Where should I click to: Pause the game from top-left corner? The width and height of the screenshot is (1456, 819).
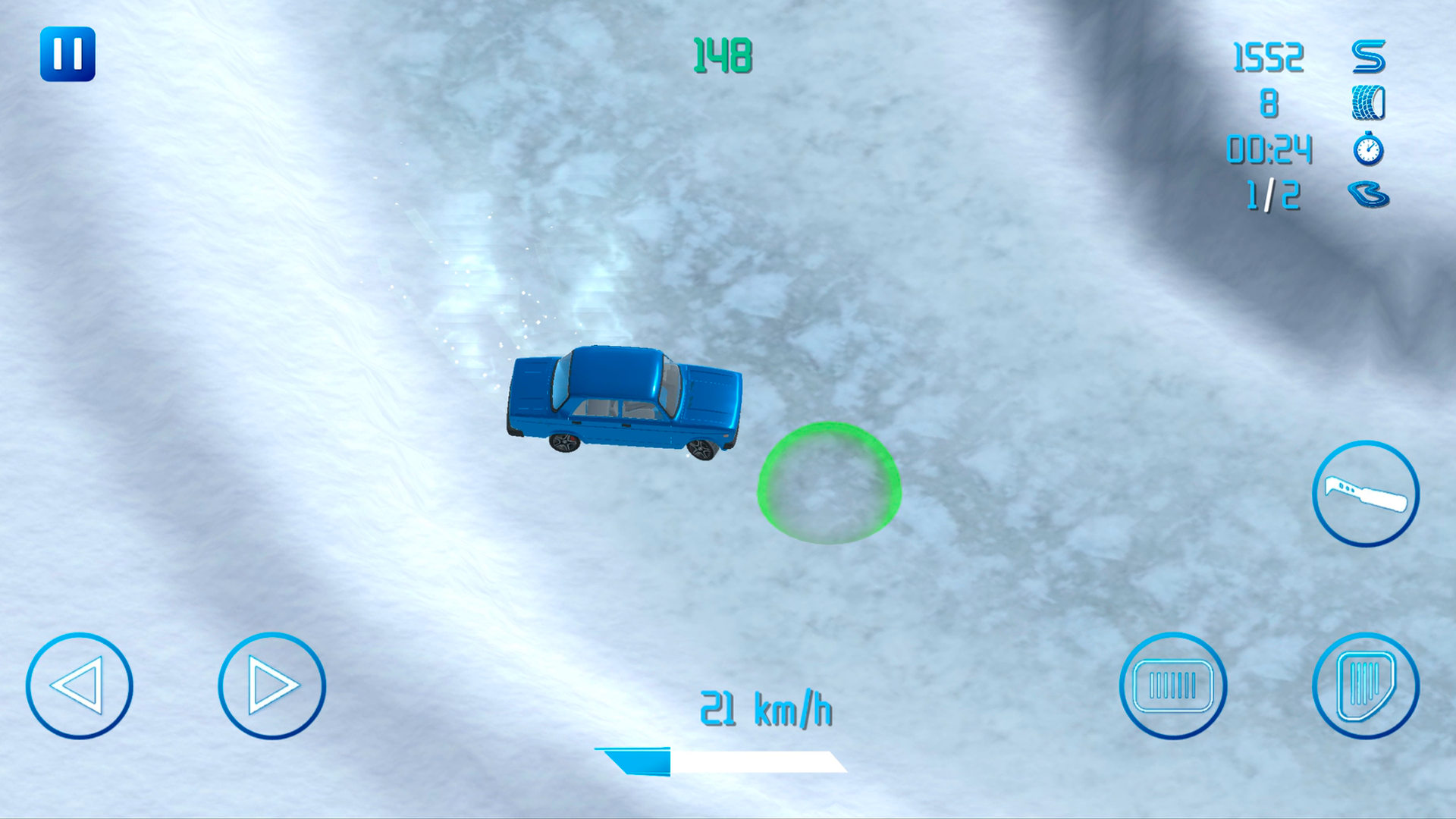(x=67, y=54)
